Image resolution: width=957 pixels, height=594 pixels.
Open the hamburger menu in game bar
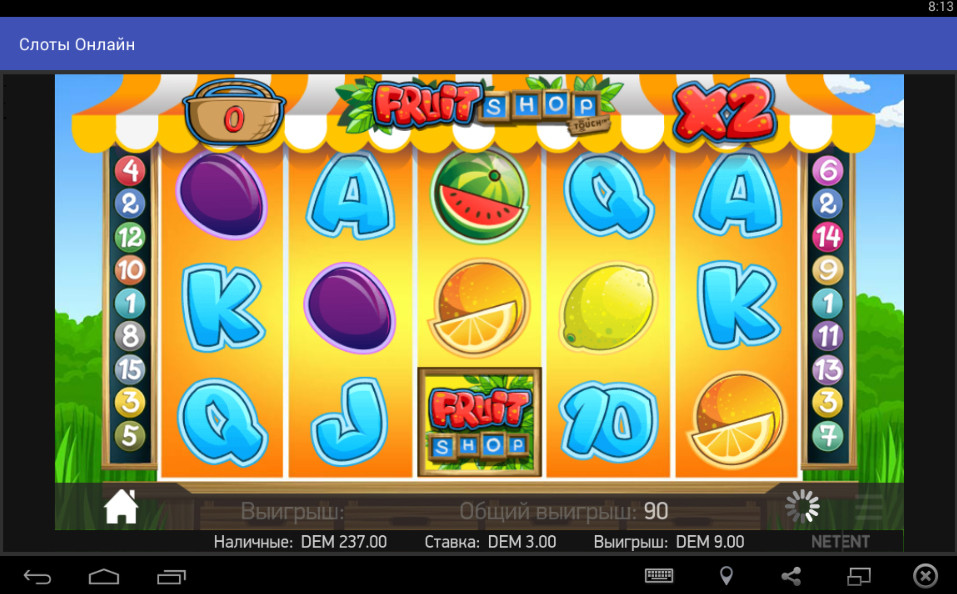pyautogui.click(x=869, y=508)
